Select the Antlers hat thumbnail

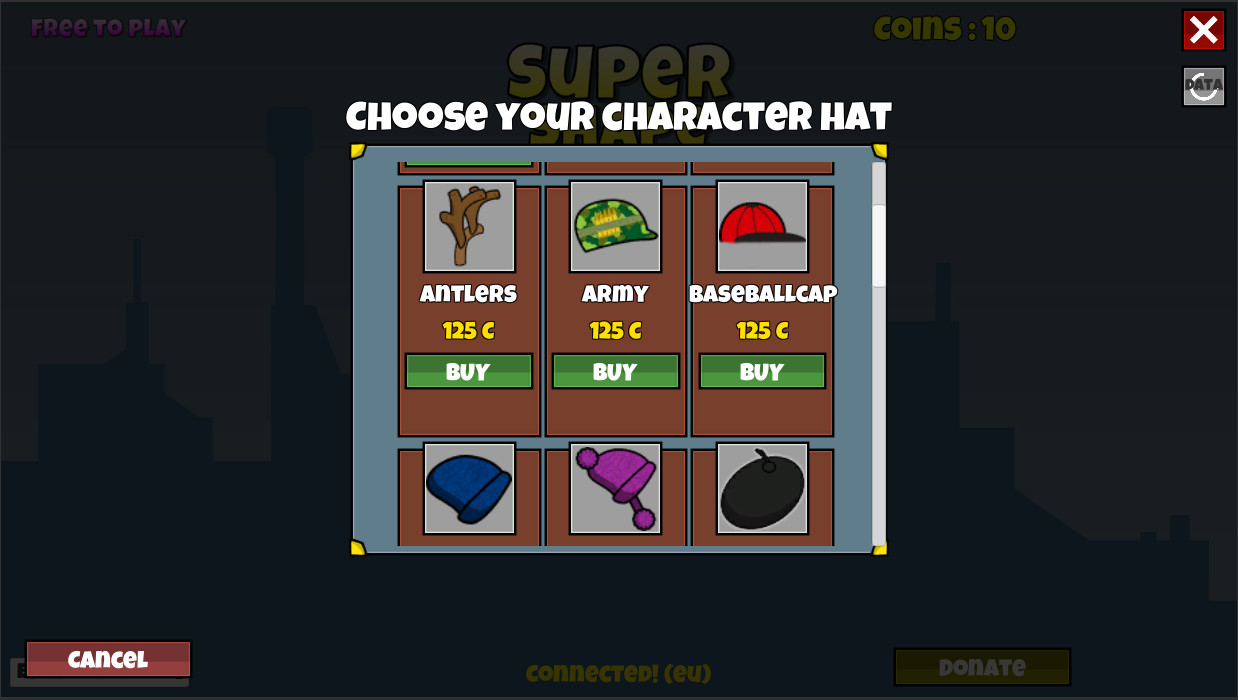pos(469,226)
